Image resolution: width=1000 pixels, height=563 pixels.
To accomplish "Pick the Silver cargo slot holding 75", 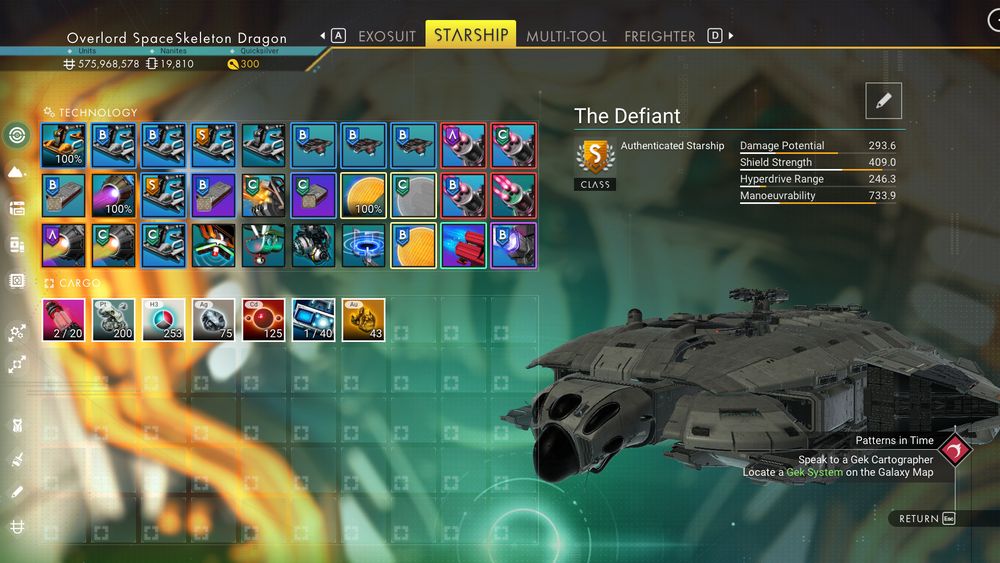I will (214, 320).
